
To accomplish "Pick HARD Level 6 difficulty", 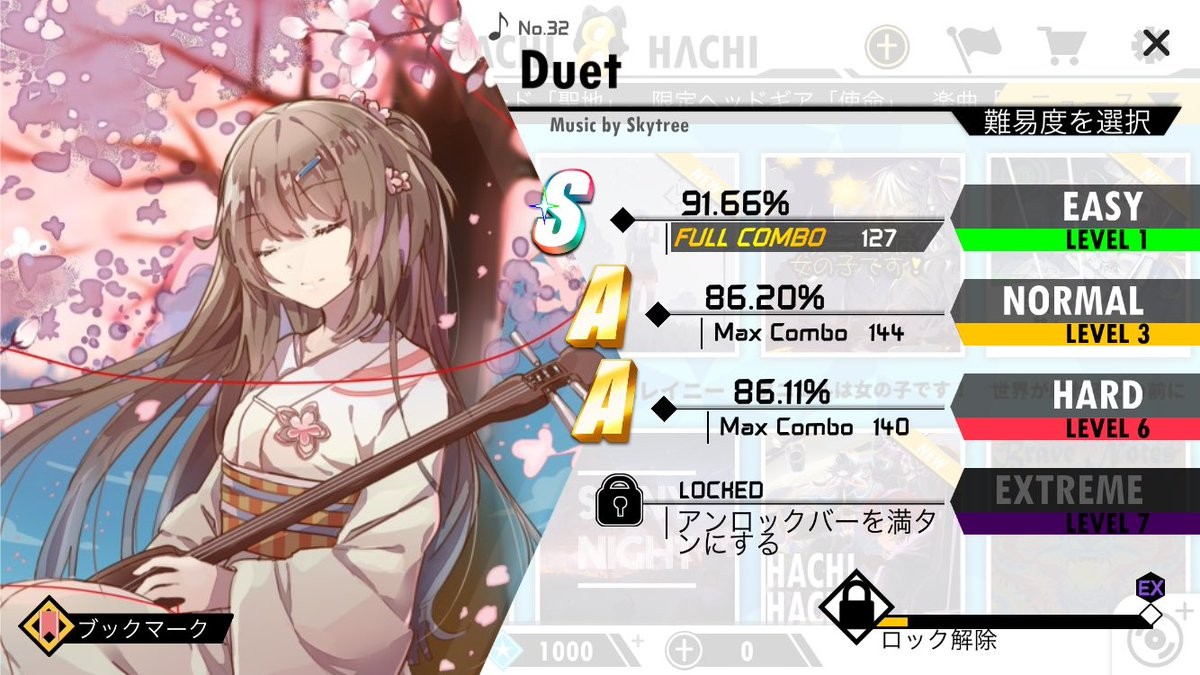I will [x=1075, y=407].
